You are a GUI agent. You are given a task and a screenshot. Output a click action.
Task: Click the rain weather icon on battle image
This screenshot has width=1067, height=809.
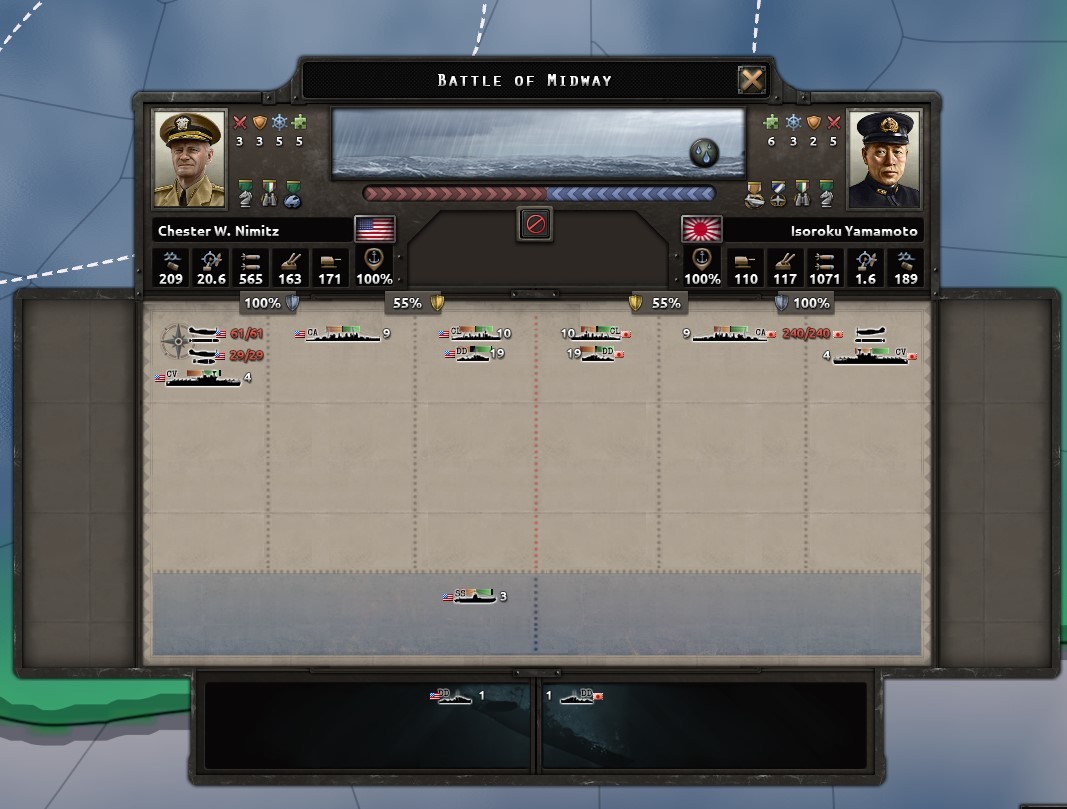(704, 153)
